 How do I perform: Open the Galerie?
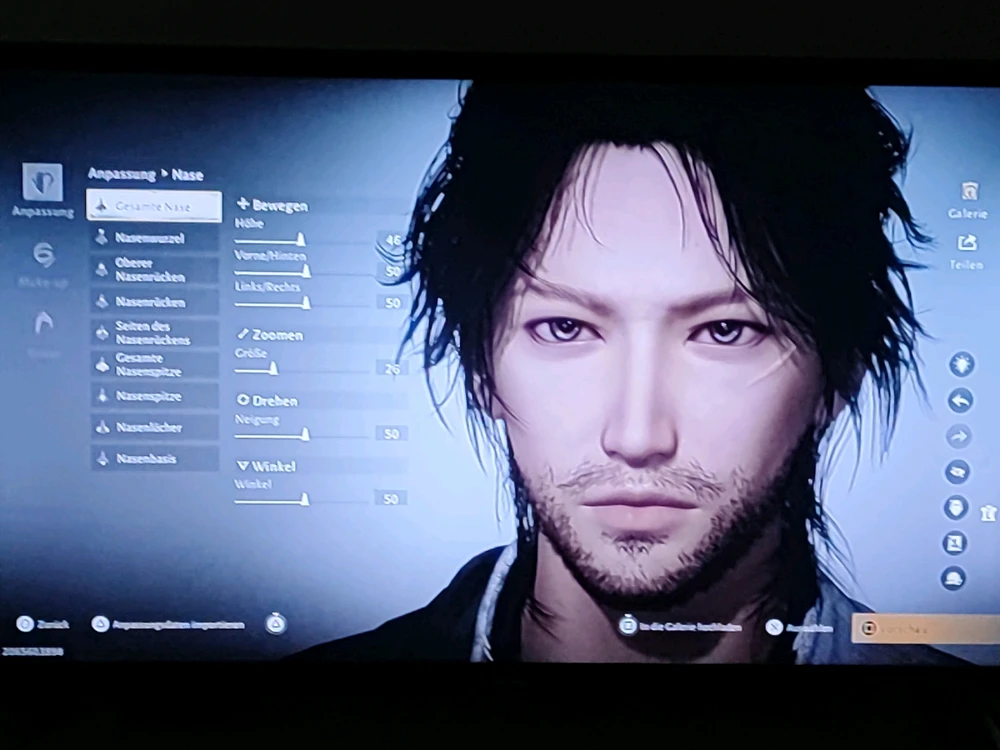(x=968, y=199)
